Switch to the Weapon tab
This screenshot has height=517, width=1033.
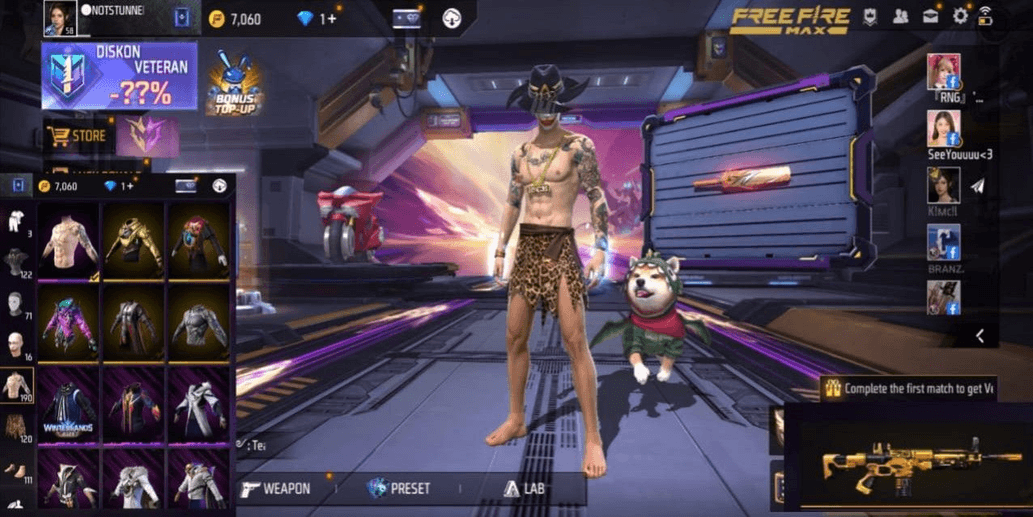pos(275,489)
